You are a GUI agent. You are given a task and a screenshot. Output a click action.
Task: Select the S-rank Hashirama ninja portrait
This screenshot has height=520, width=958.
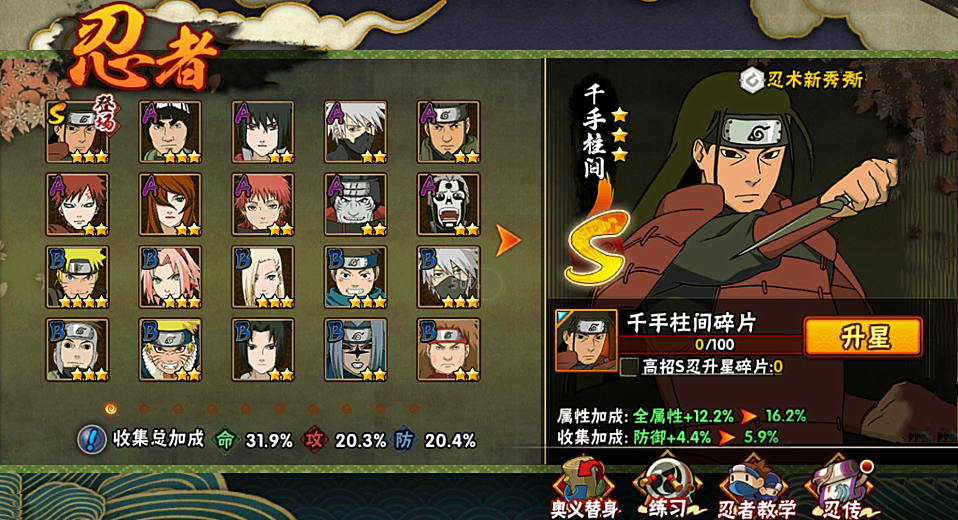[77, 131]
